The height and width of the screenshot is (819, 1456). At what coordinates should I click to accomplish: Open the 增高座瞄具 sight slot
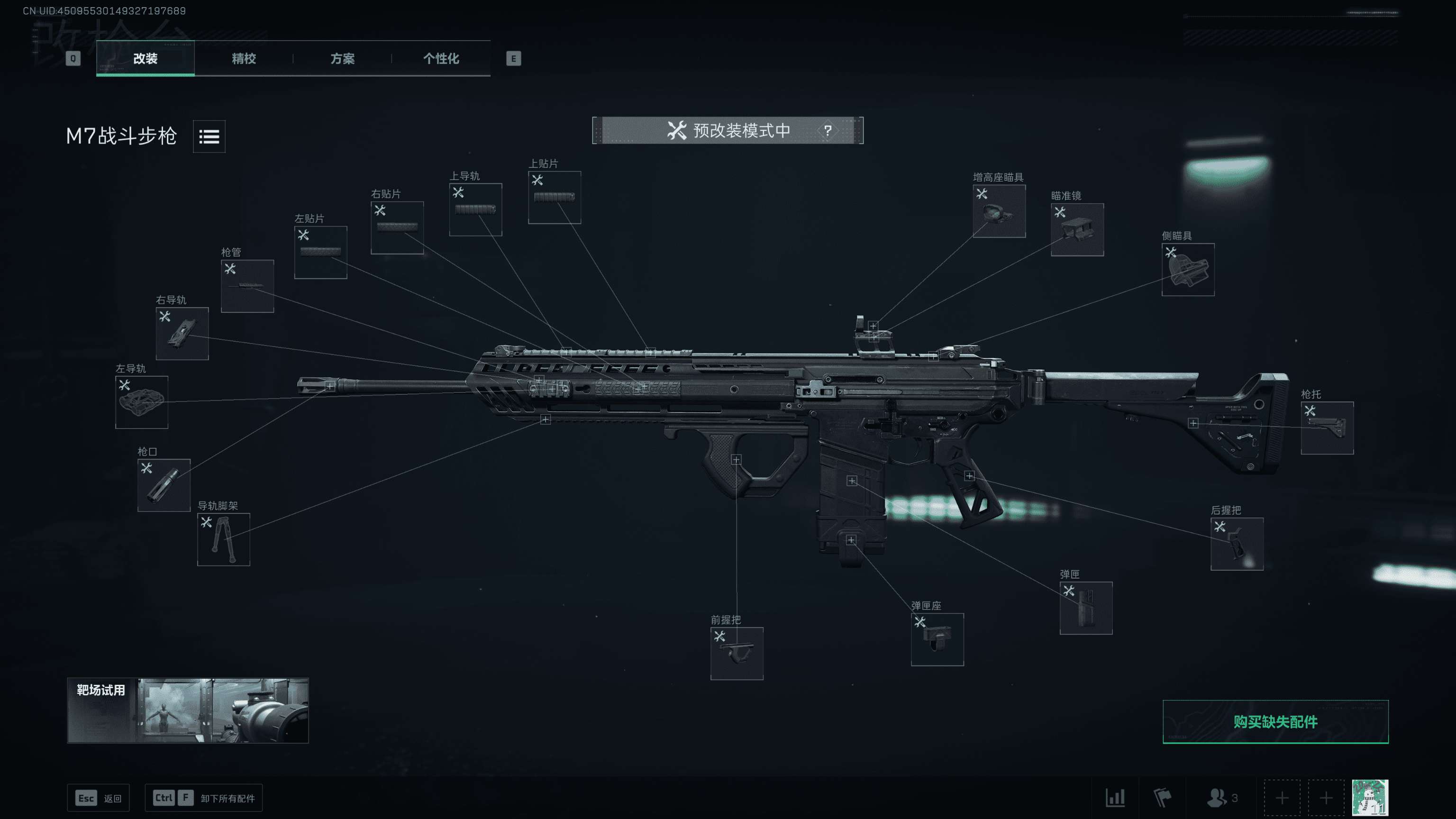point(999,211)
